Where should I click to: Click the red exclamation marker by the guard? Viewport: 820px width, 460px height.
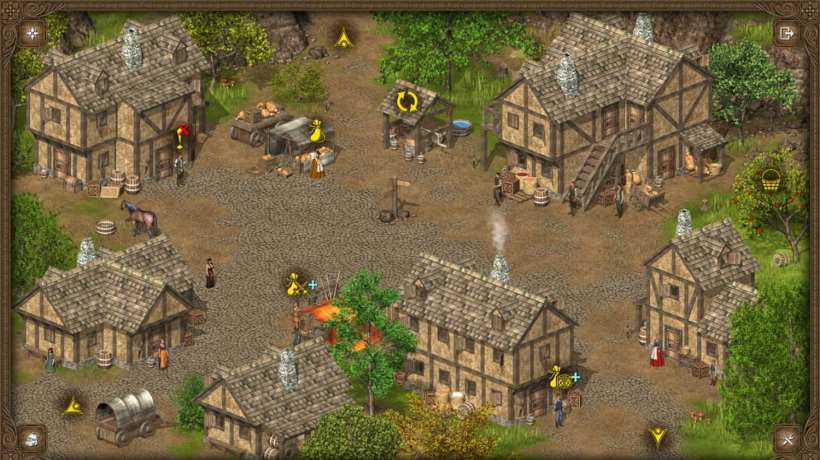click(x=182, y=135)
